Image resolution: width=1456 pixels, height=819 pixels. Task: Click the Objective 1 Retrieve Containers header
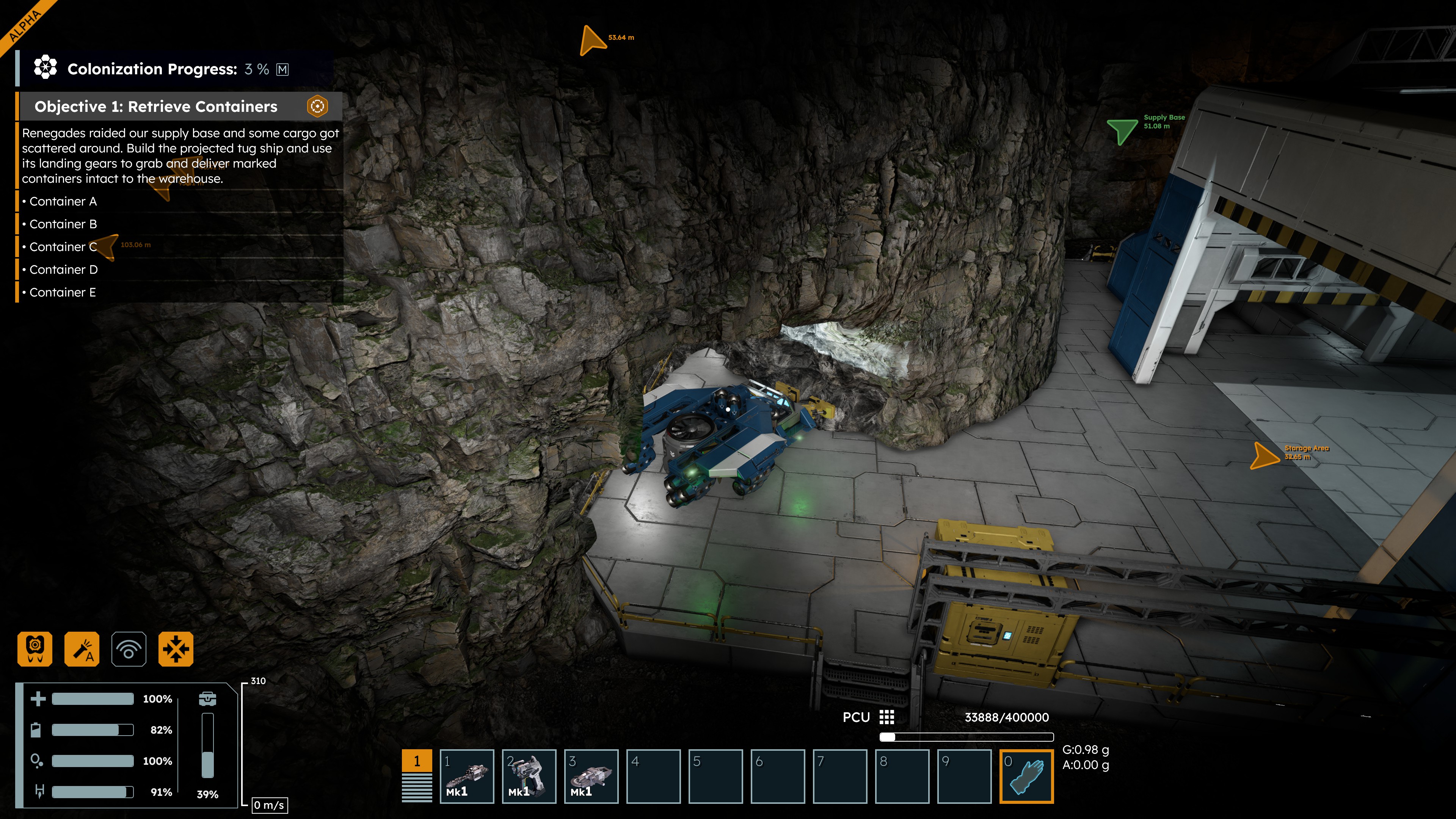[x=156, y=106]
